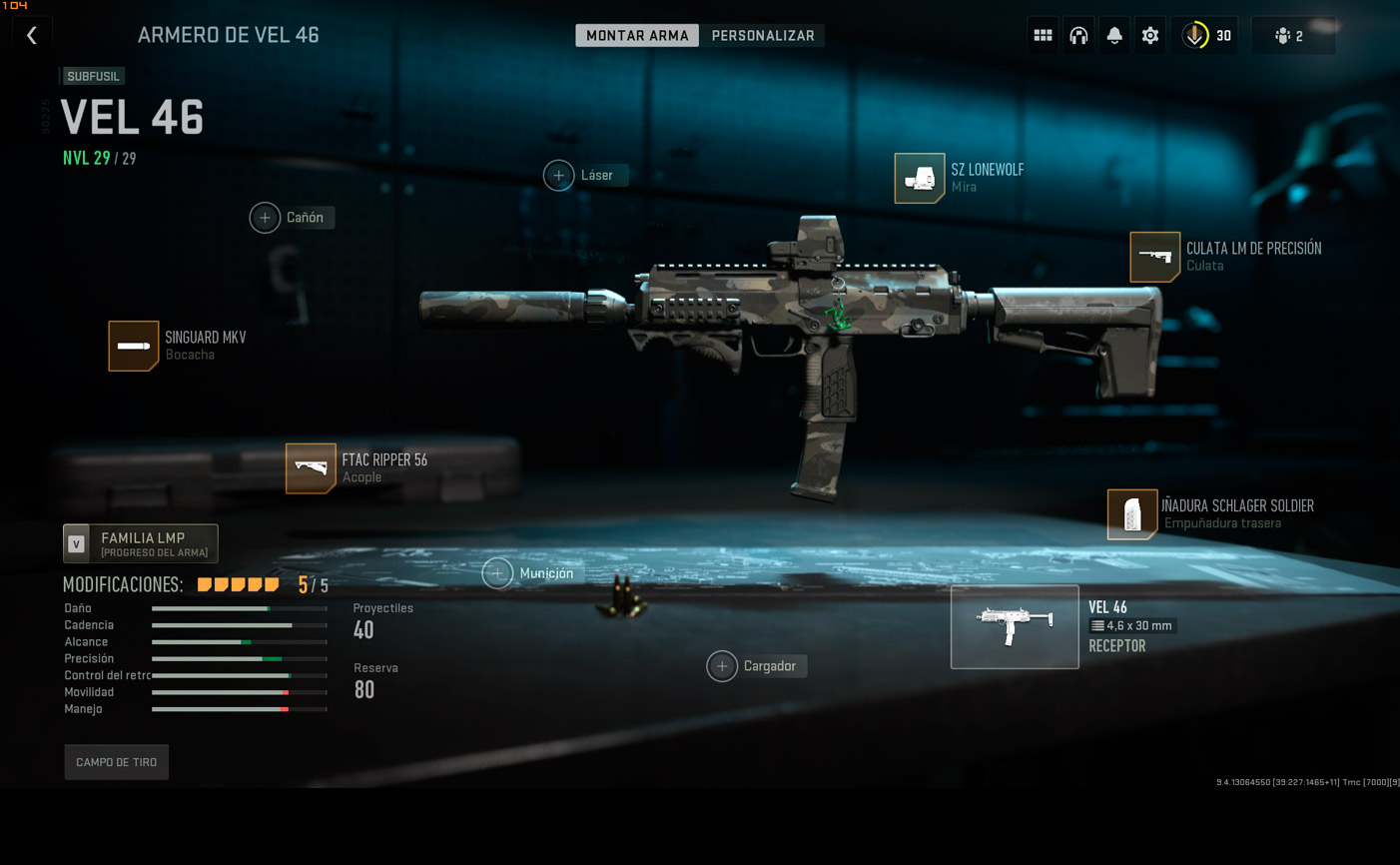Click the headset audio icon

click(1078, 36)
